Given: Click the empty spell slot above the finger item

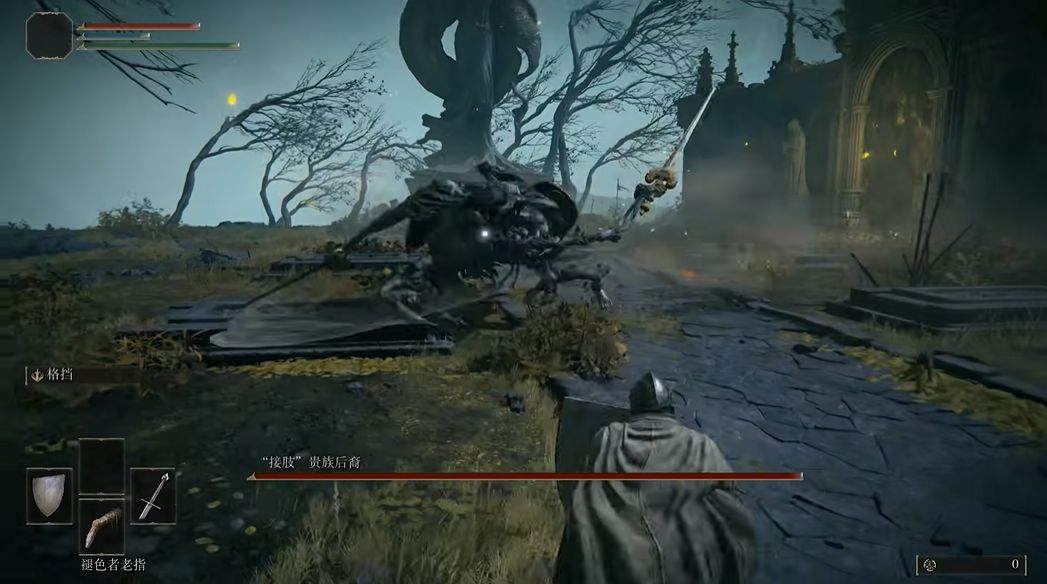Looking at the screenshot, I should click(x=101, y=466).
